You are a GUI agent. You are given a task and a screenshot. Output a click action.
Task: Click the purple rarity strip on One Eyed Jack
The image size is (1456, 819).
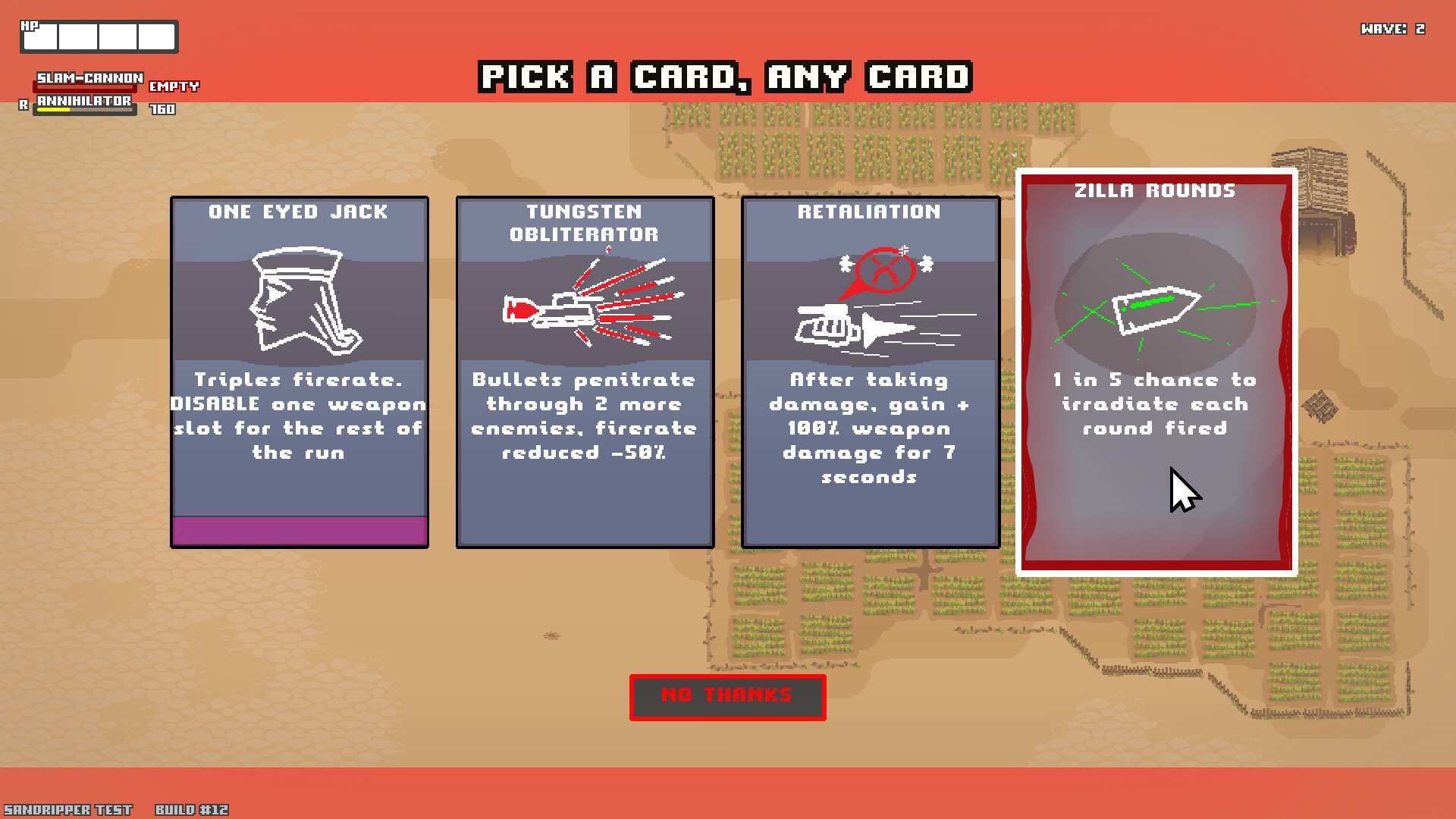click(299, 531)
